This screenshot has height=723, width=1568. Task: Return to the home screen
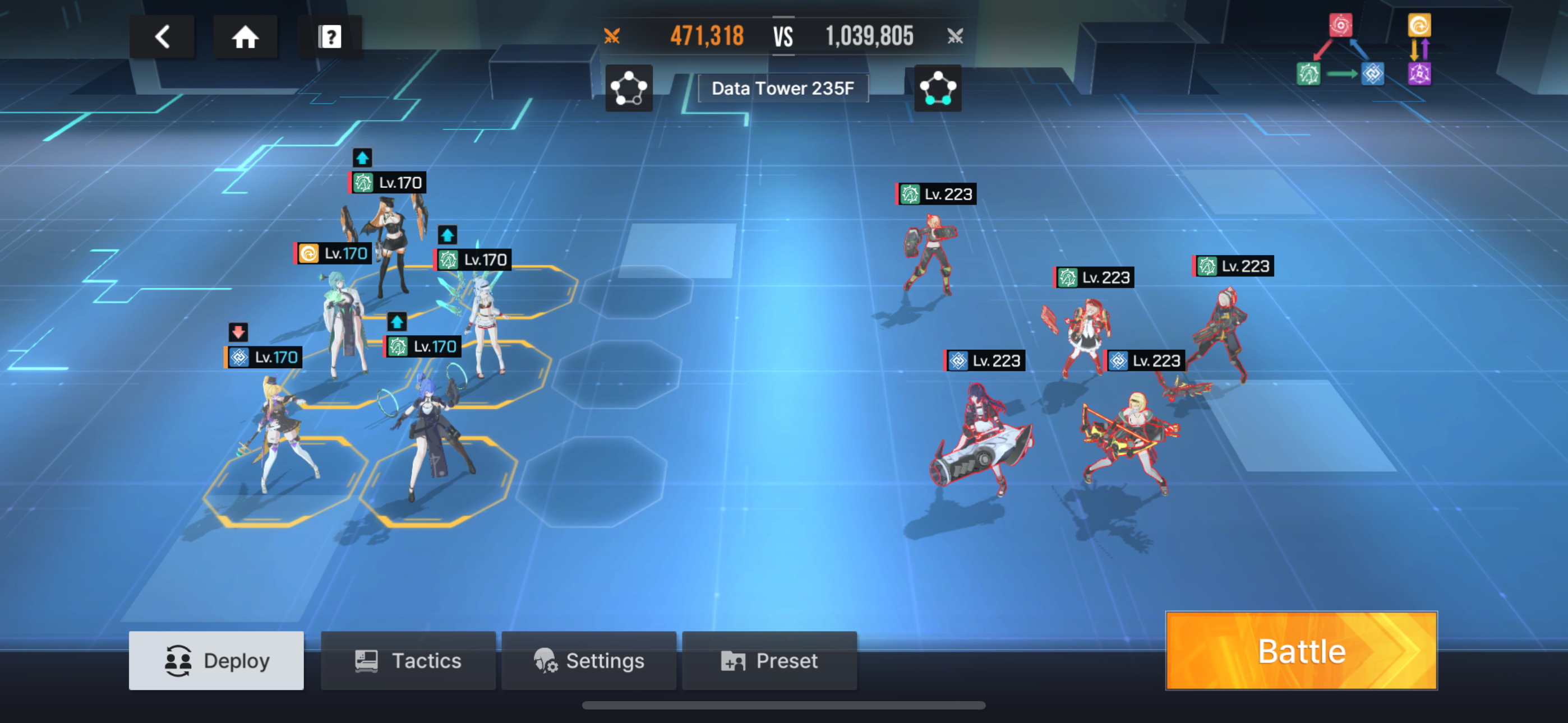pyautogui.click(x=245, y=37)
